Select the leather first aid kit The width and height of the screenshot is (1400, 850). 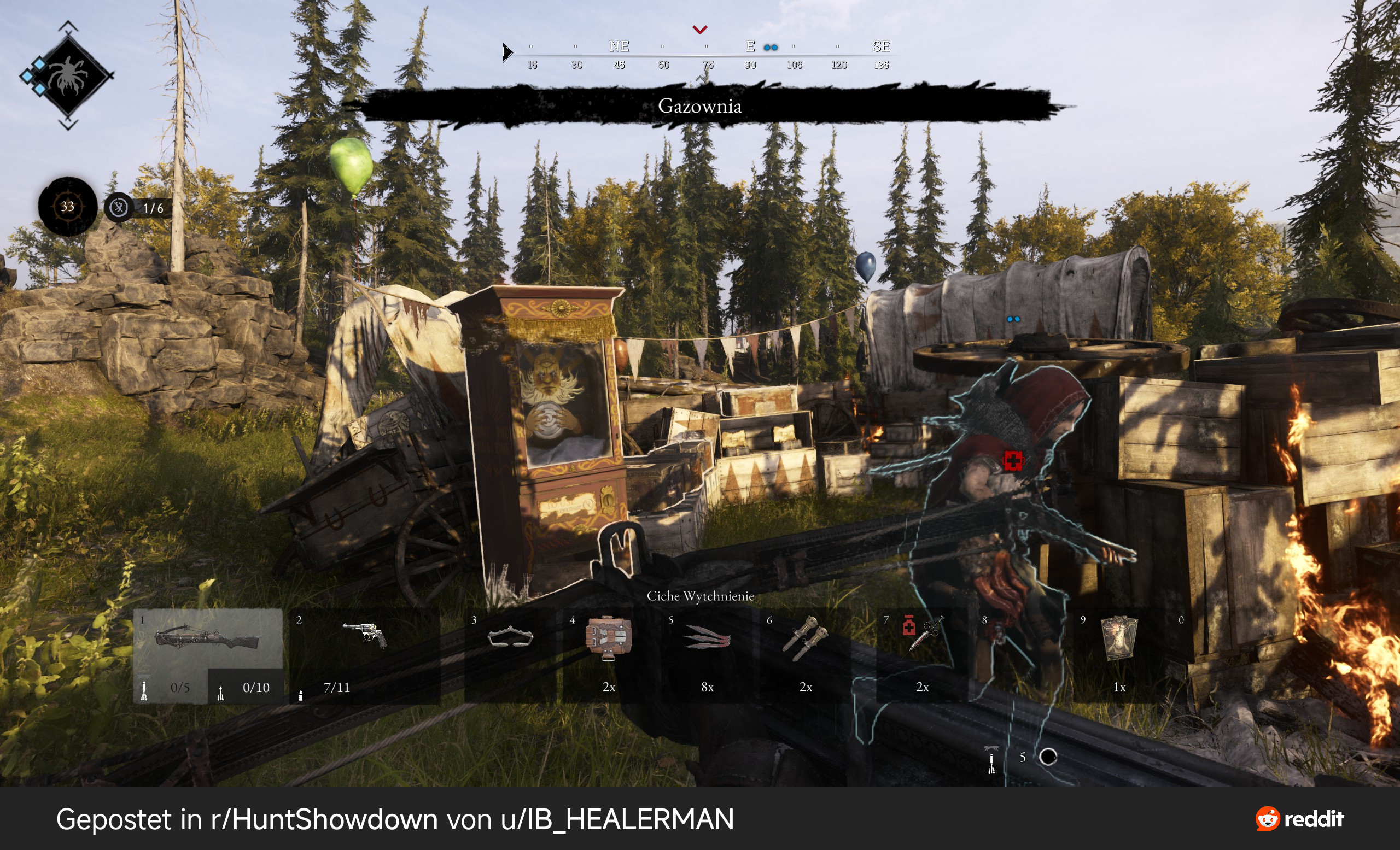(608, 637)
